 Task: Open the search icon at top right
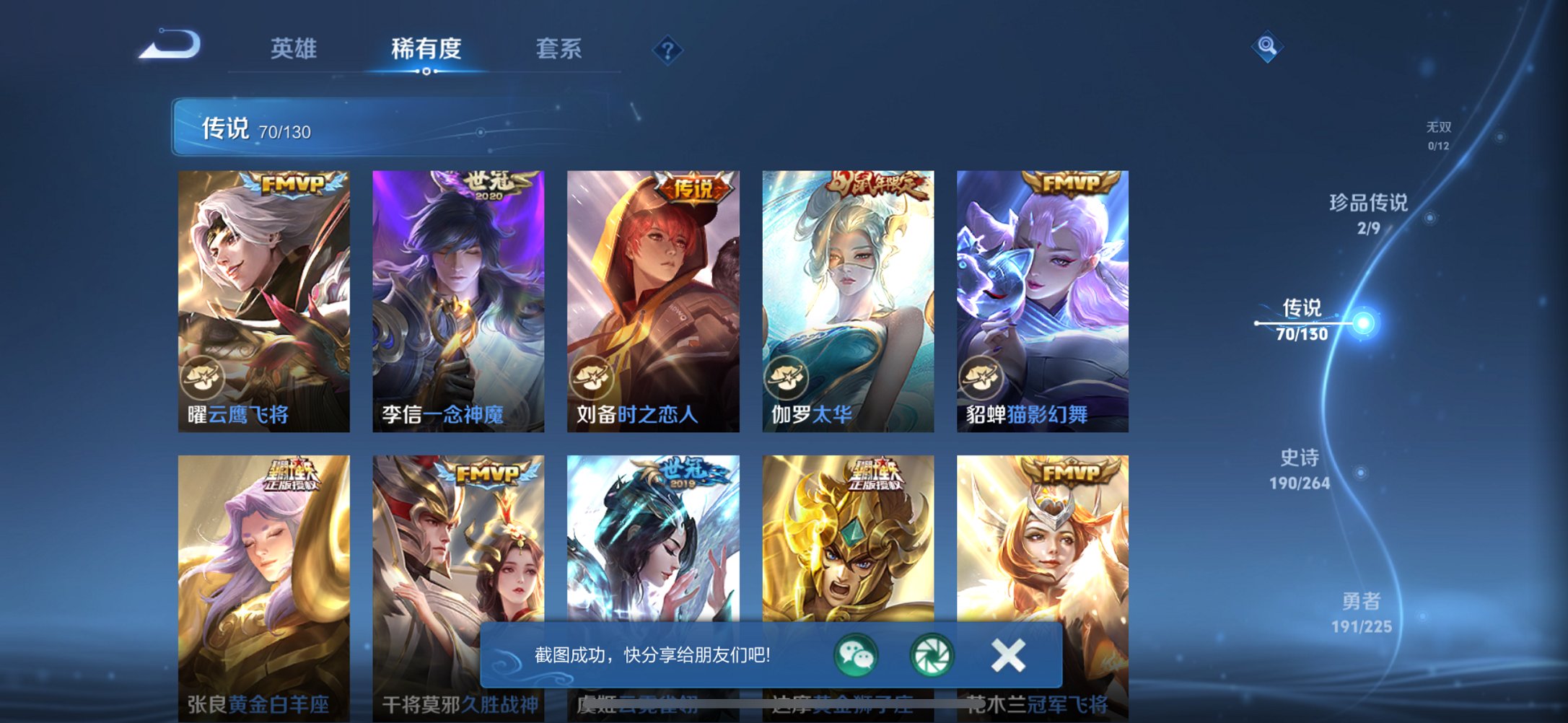(1266, 45)
